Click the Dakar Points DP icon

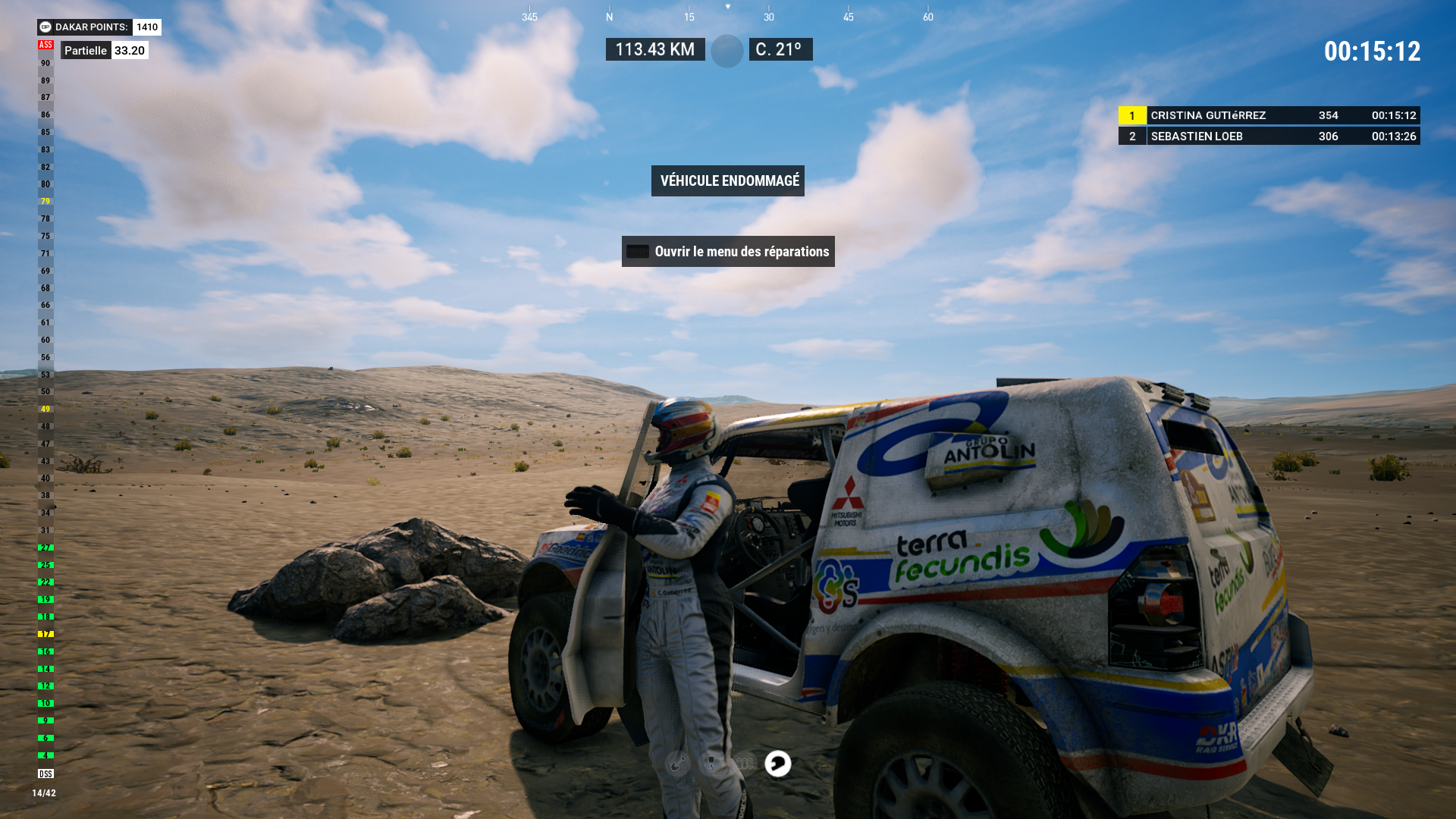point(45,27)
